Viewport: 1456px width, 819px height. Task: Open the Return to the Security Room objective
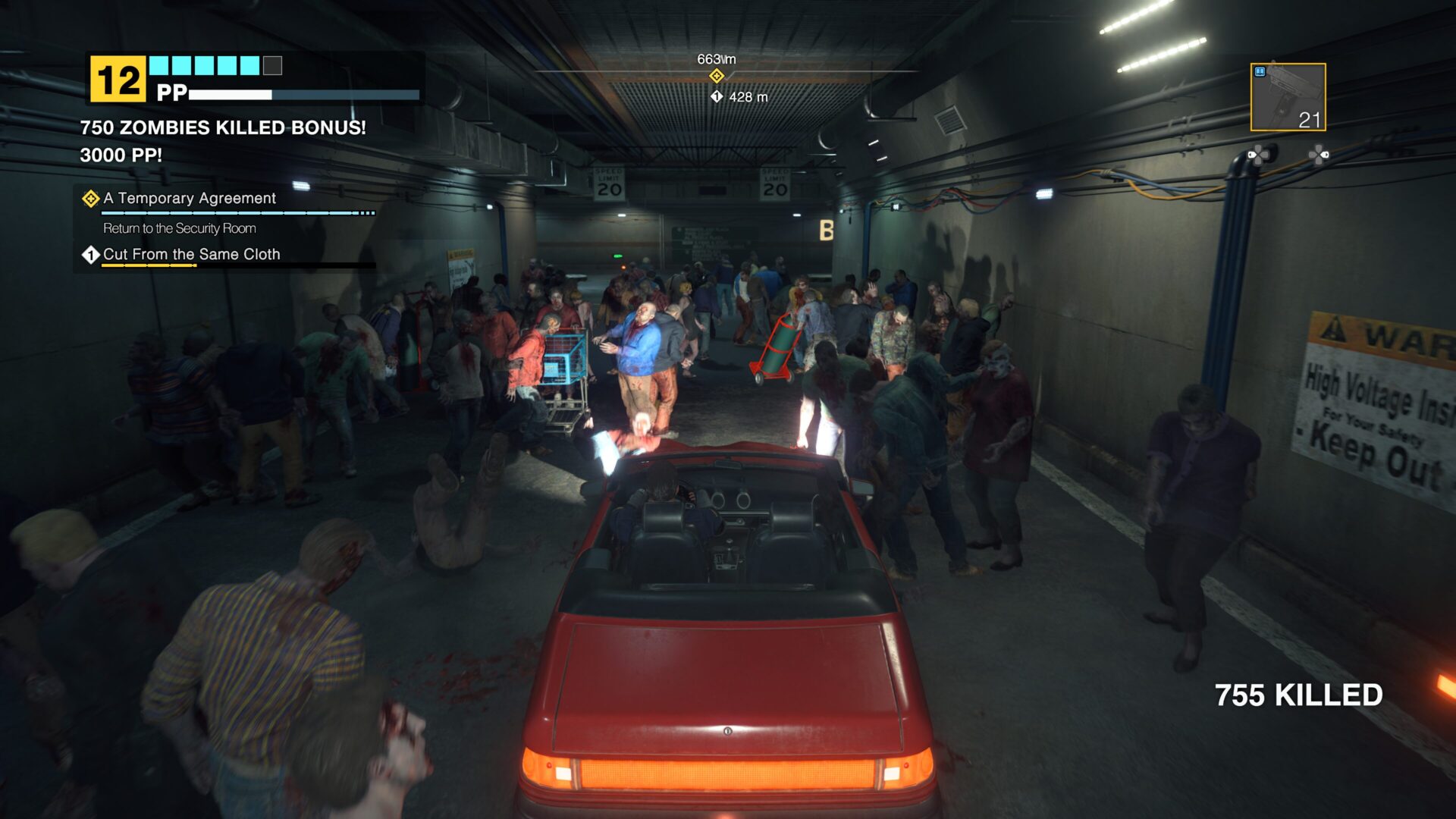coord(180,228)
